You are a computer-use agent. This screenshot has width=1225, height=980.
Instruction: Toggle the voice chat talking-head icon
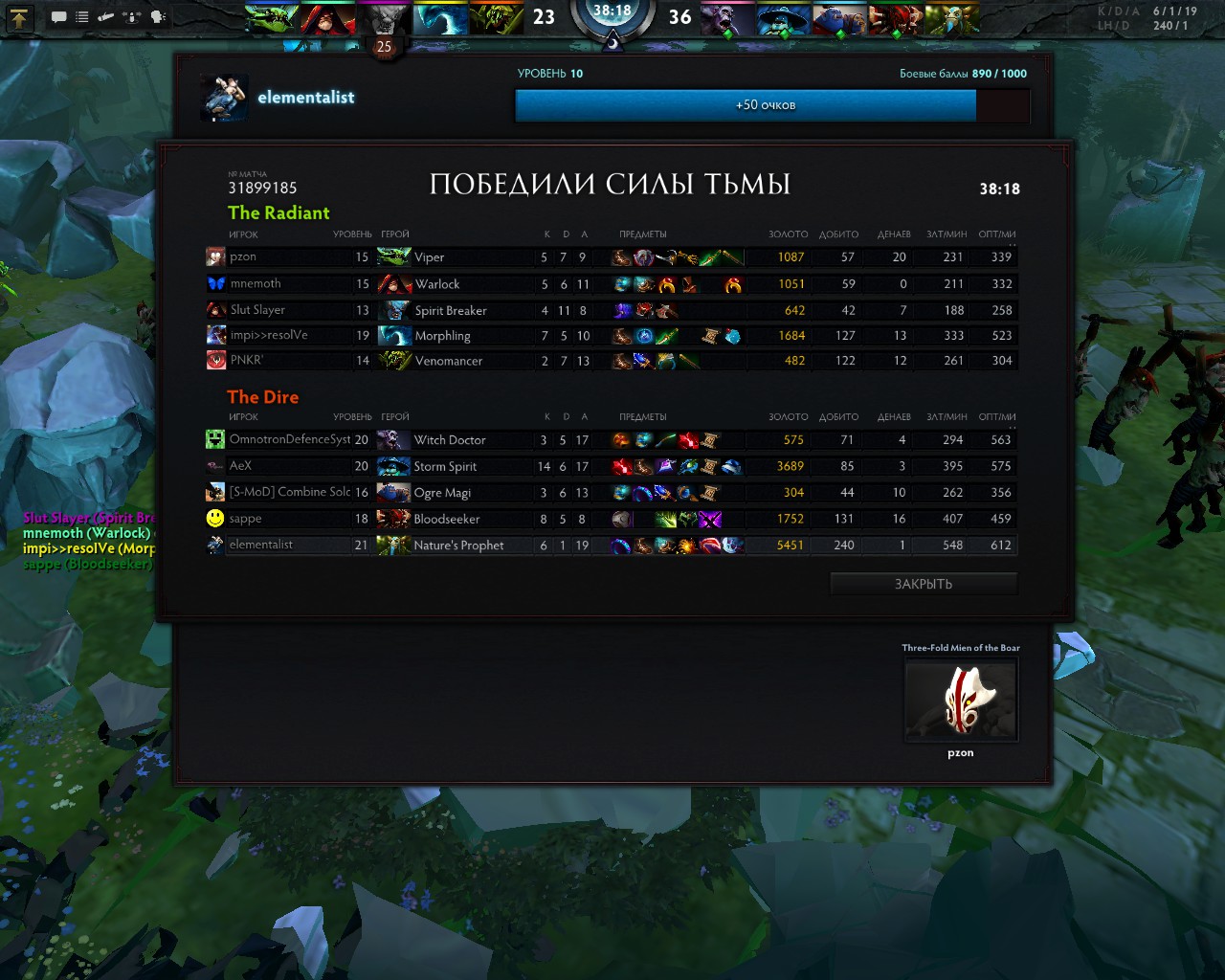click(158, 17)
